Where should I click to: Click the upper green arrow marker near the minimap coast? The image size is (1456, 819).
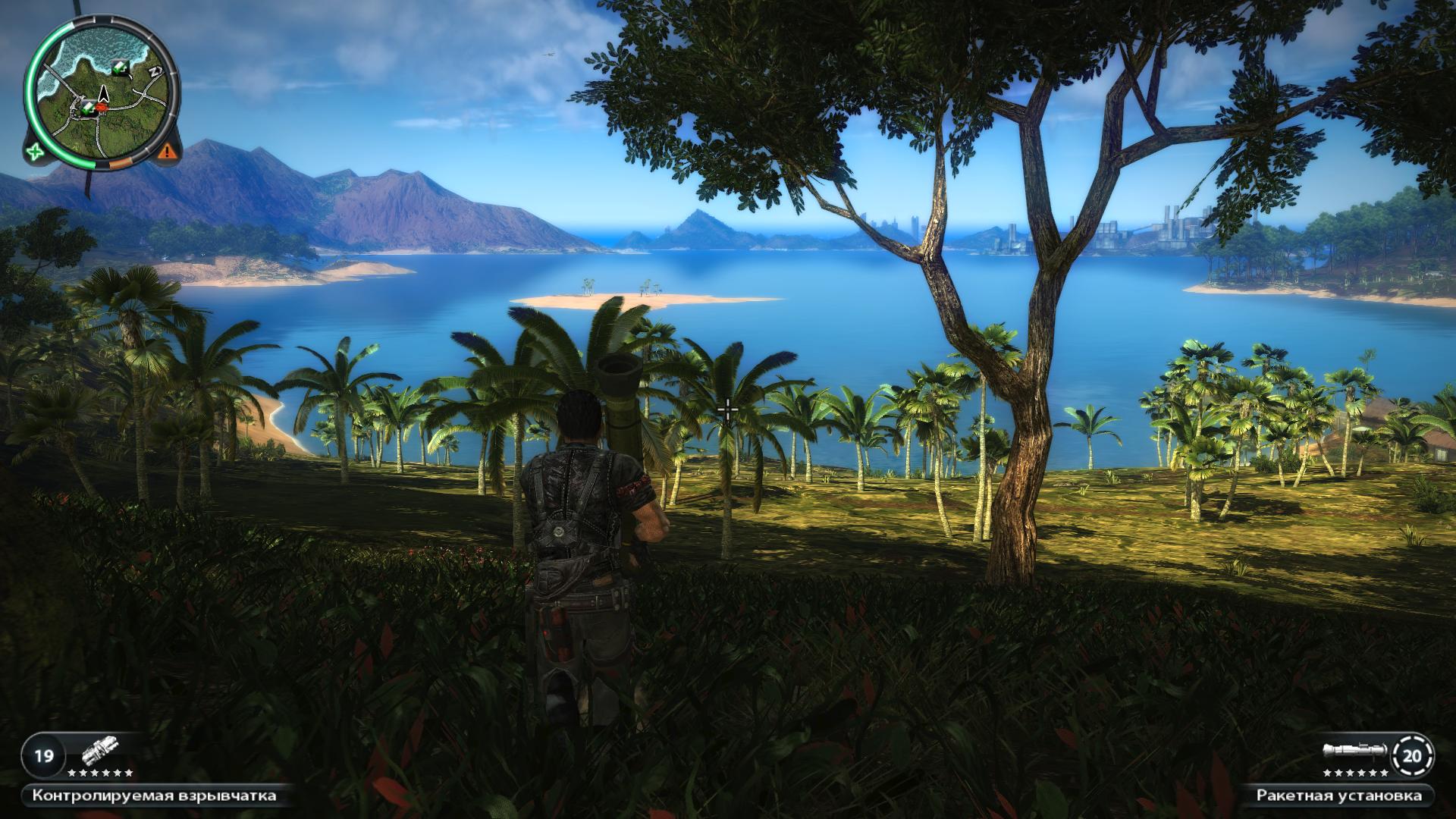[120, 67]
